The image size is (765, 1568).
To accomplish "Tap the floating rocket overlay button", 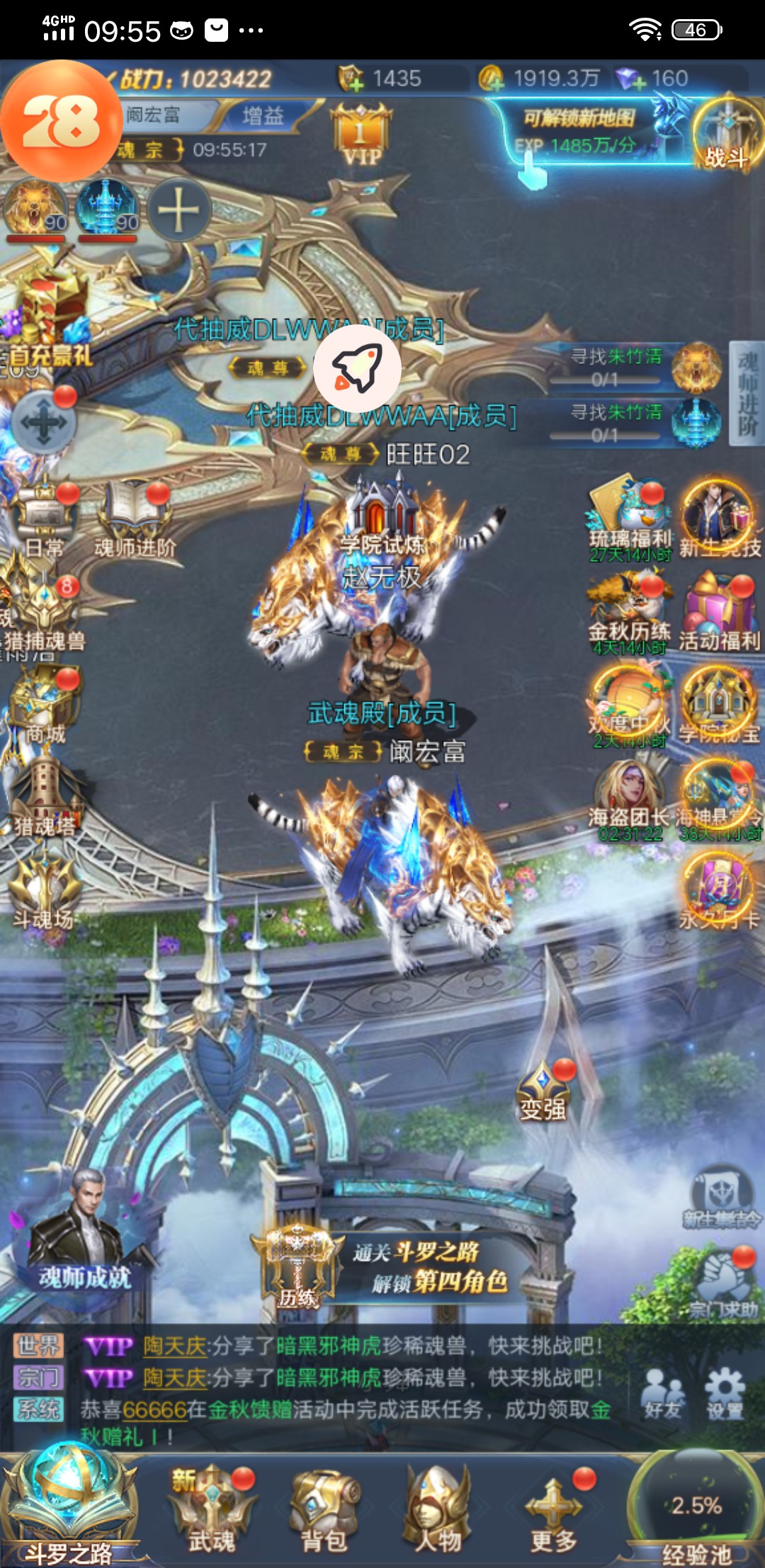I will [x=357, y=368].
